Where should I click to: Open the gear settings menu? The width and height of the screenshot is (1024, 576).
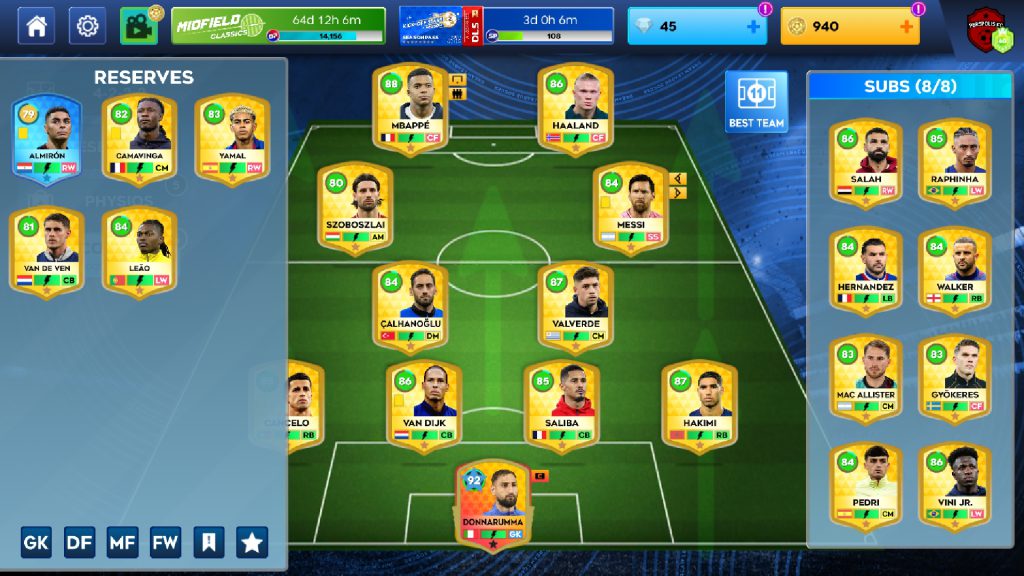coord(87,26)
